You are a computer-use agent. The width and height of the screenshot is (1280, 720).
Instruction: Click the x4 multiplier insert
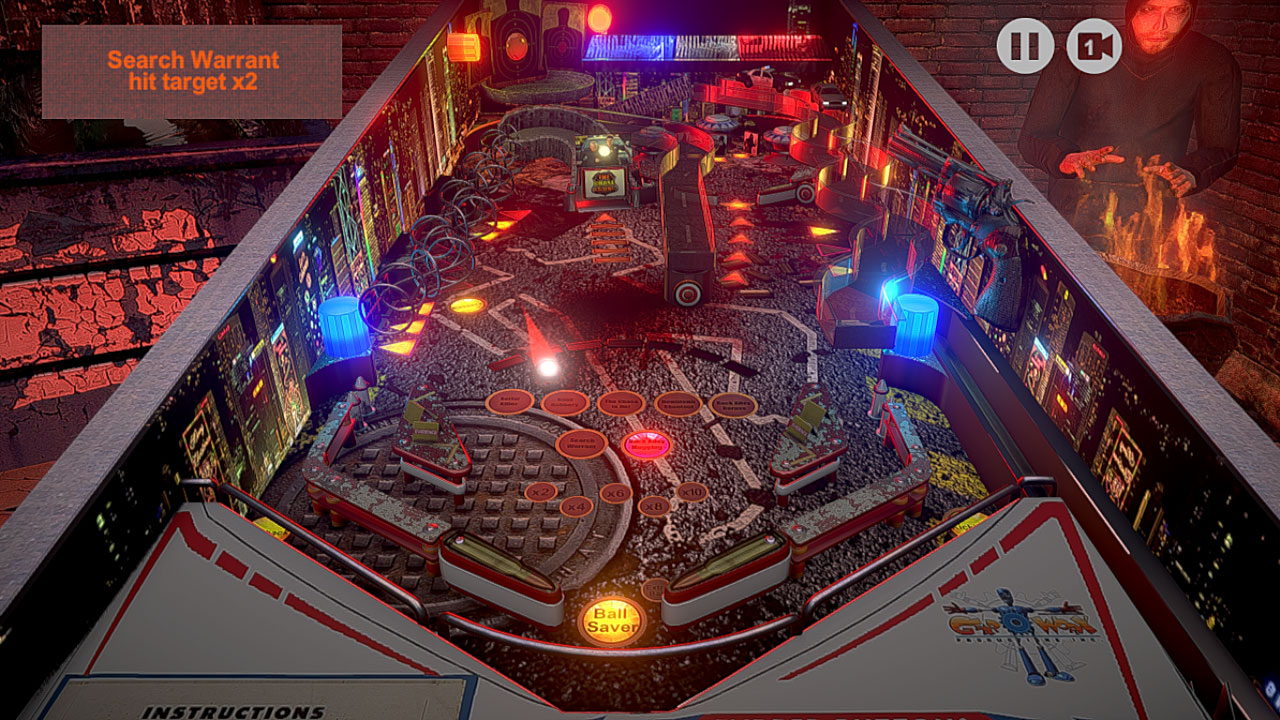point(578,508)
